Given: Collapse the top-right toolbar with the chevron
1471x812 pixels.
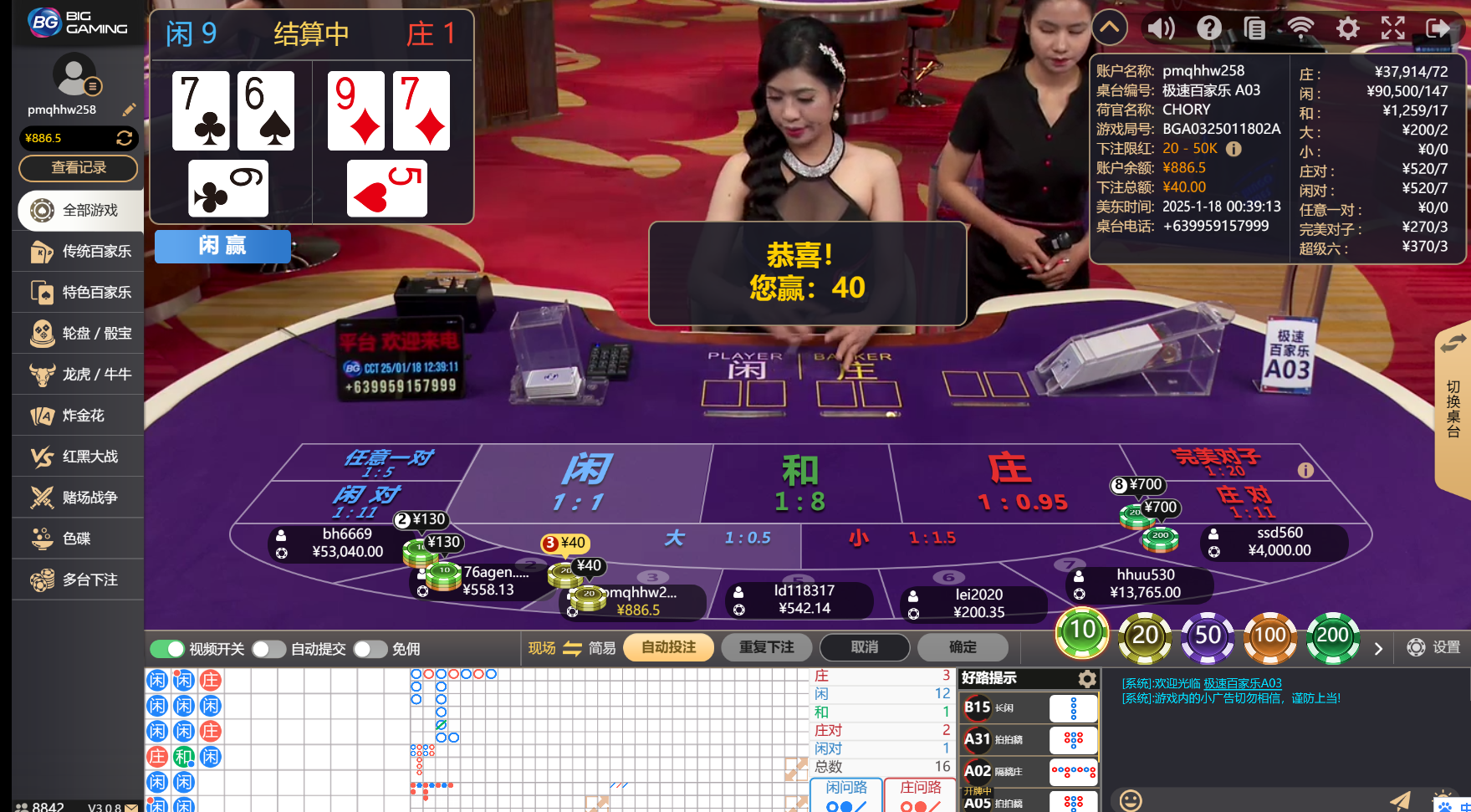Looking at the screenshot, I should (1110, 28).
